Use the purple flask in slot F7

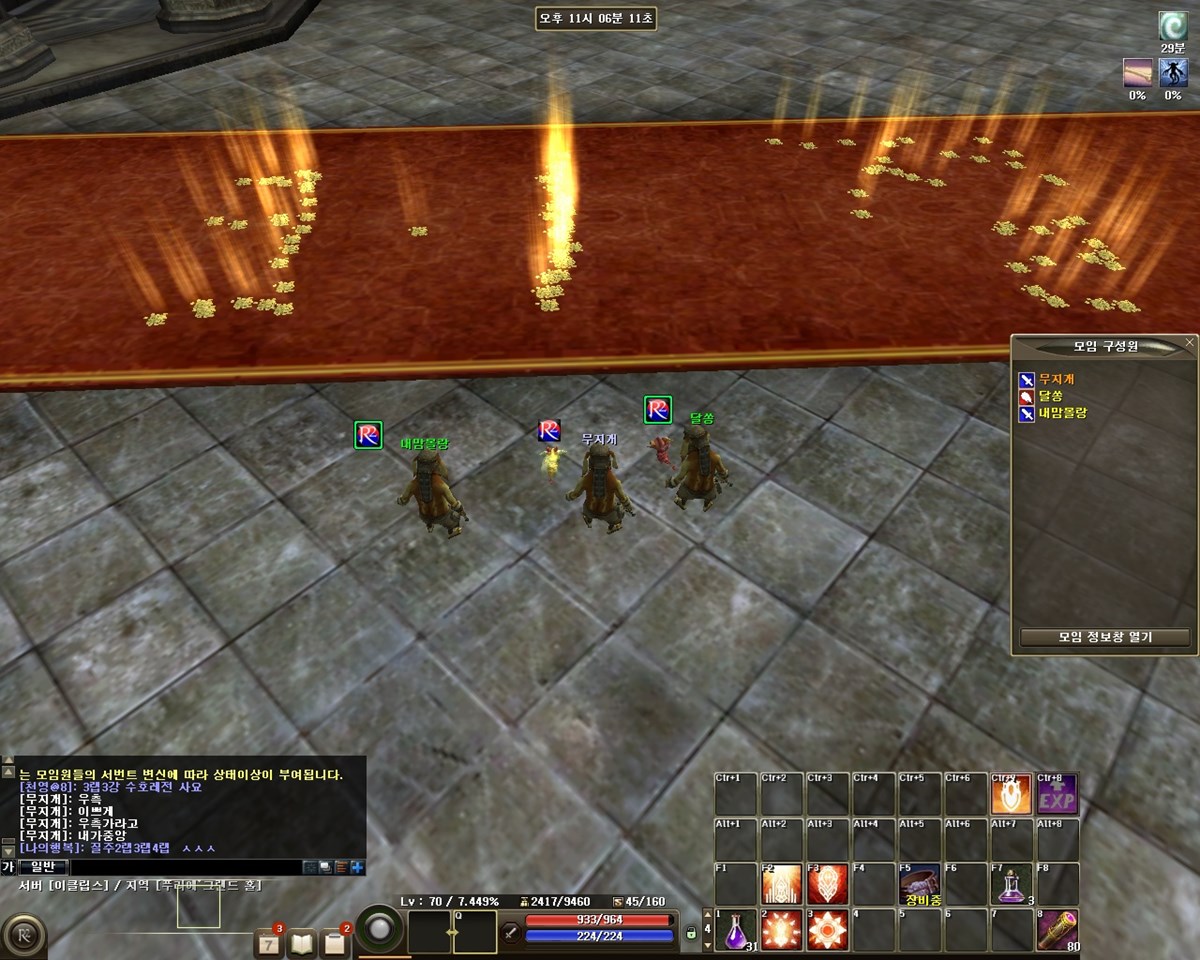click(1011, 885)
